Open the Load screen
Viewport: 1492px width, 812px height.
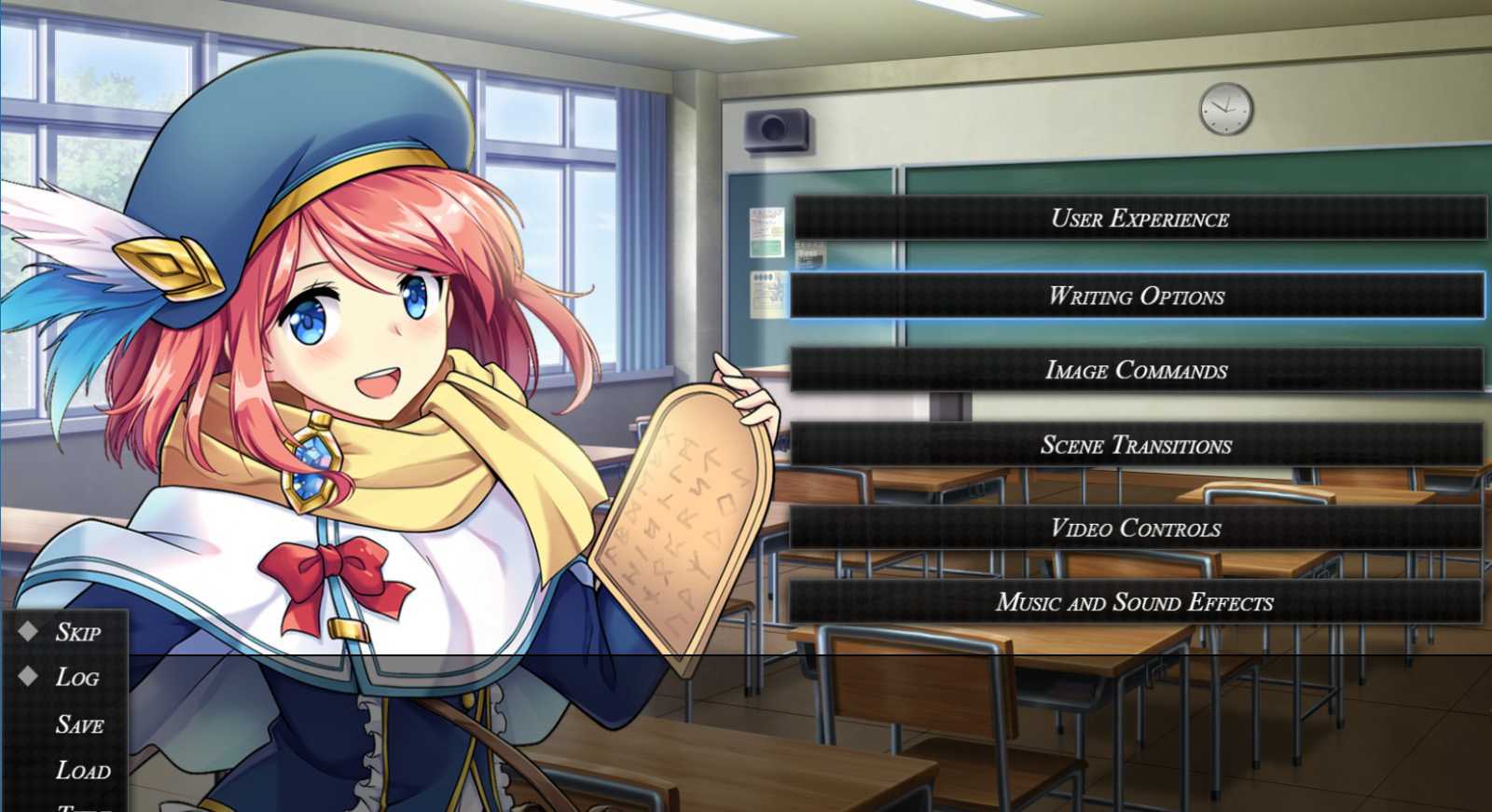point(82,770)
